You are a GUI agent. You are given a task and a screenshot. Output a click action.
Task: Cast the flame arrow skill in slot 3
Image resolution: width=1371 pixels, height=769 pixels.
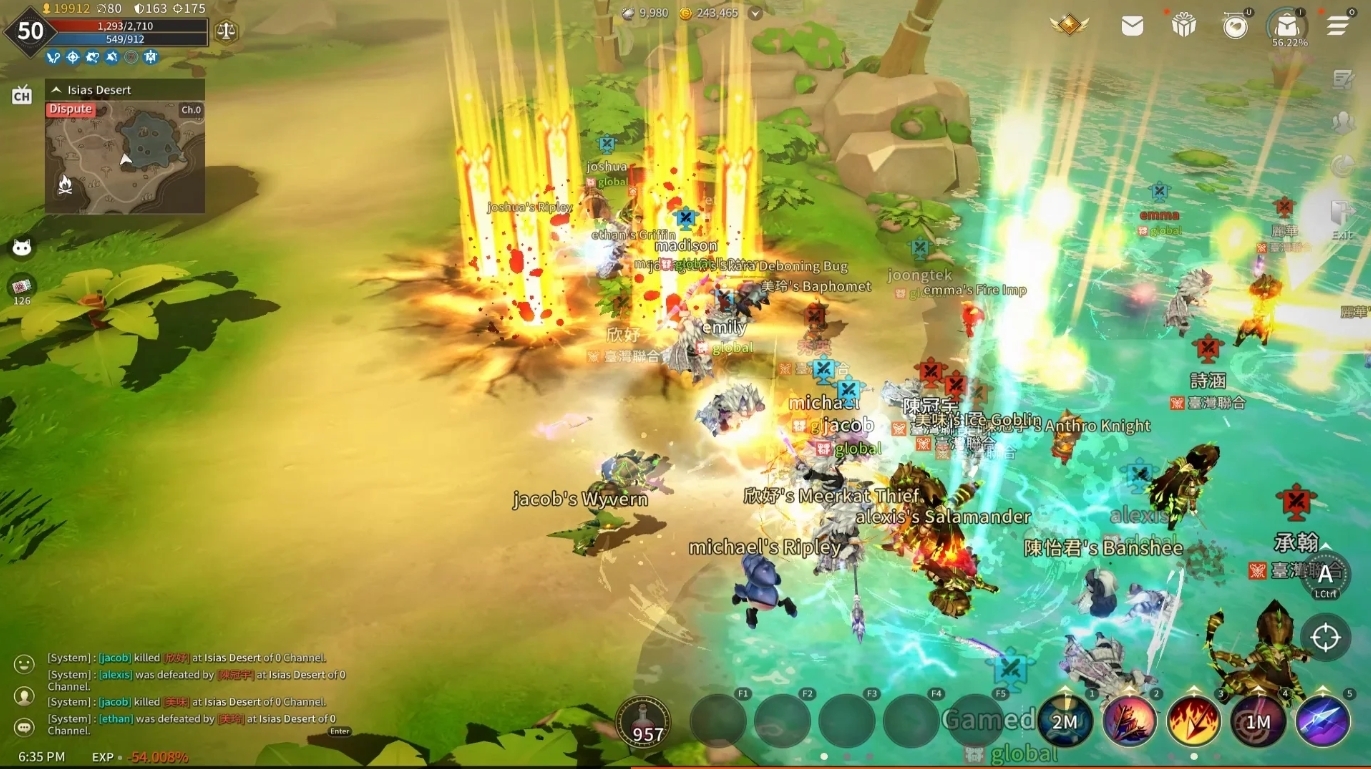point(1193,722)
